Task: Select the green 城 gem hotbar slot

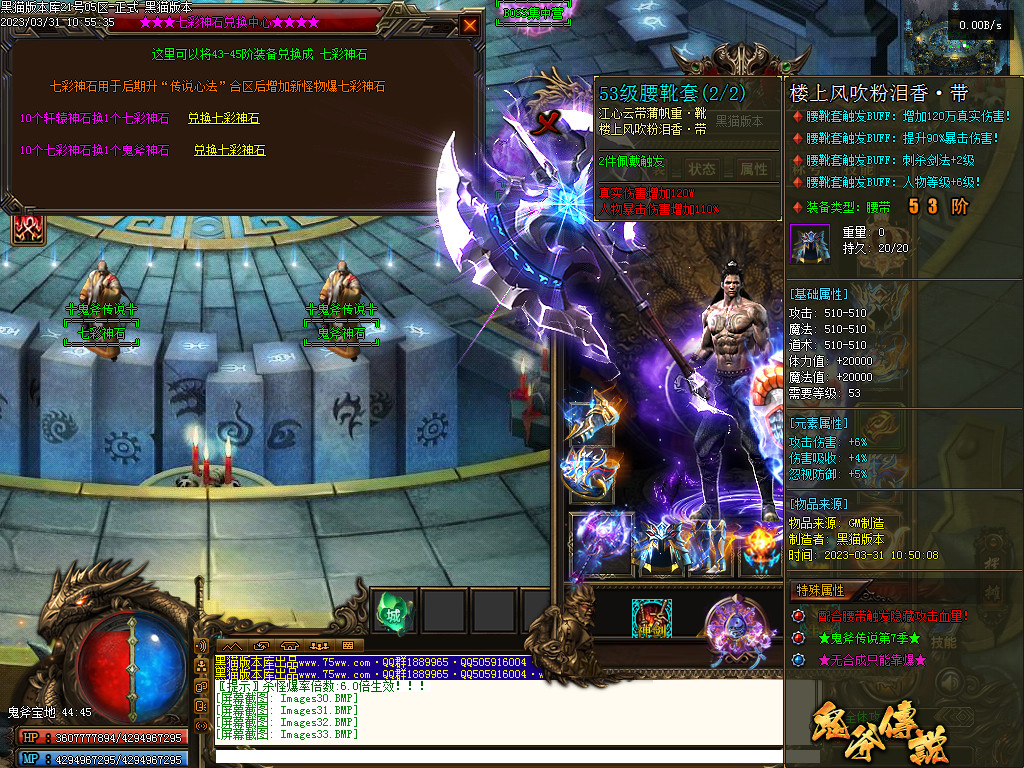Action: pyautogui.click(x=393, y=611)
